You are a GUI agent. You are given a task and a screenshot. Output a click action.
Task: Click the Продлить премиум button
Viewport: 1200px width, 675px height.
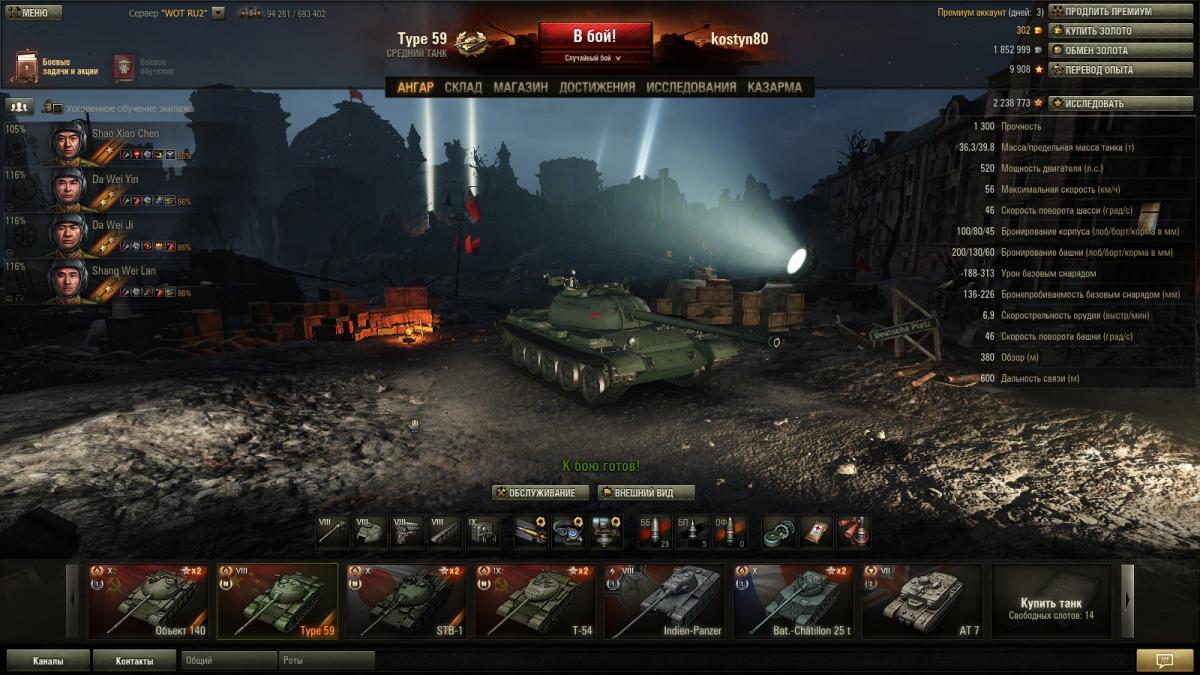click(x=1120, y=12)
